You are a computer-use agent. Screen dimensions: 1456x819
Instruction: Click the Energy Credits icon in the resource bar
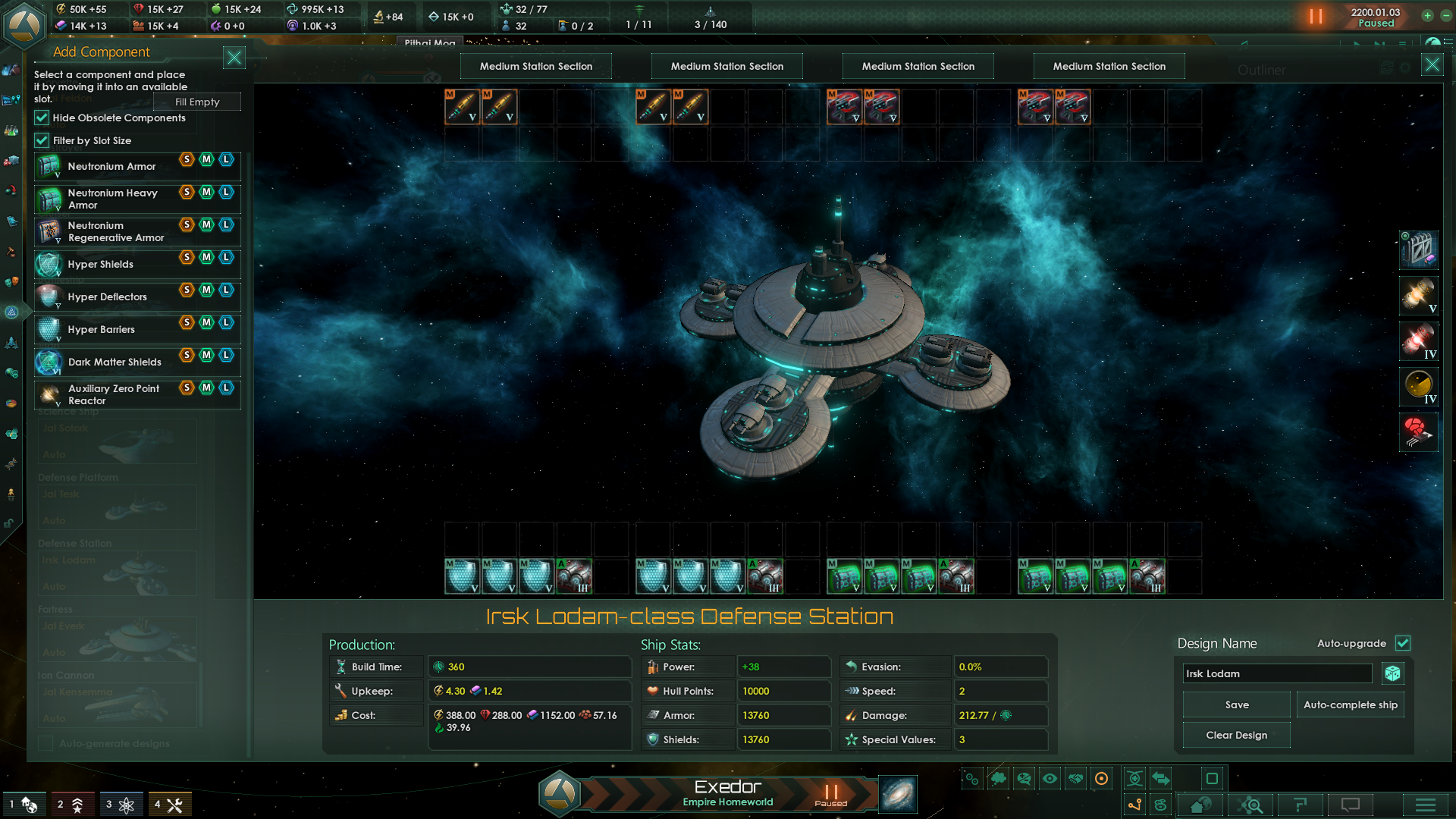coord(60,9)
